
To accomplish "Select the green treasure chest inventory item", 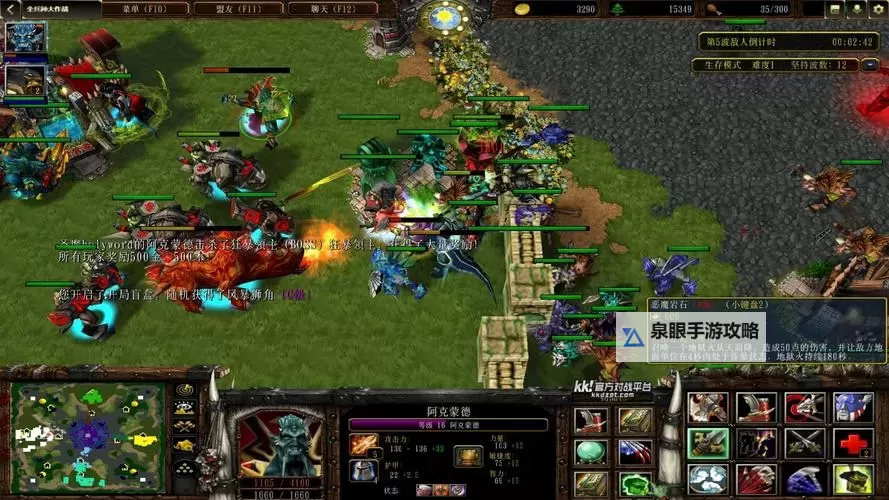I will coord(634,485).
